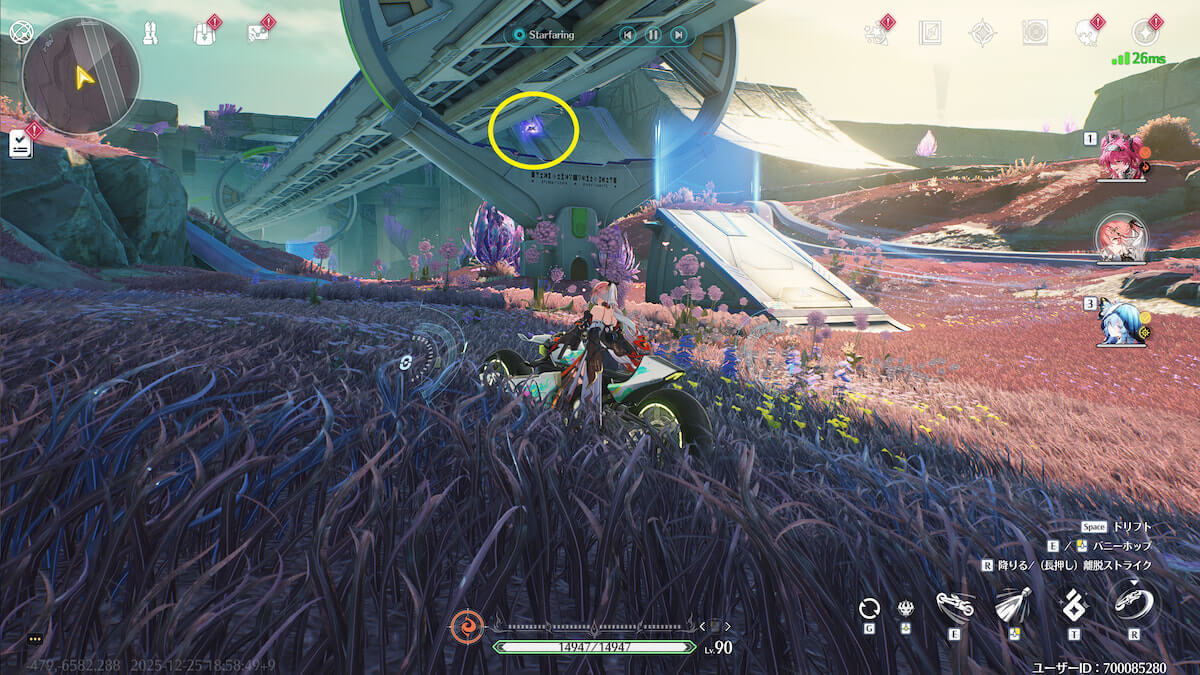Open the square framed book icon

coord(930,33)
